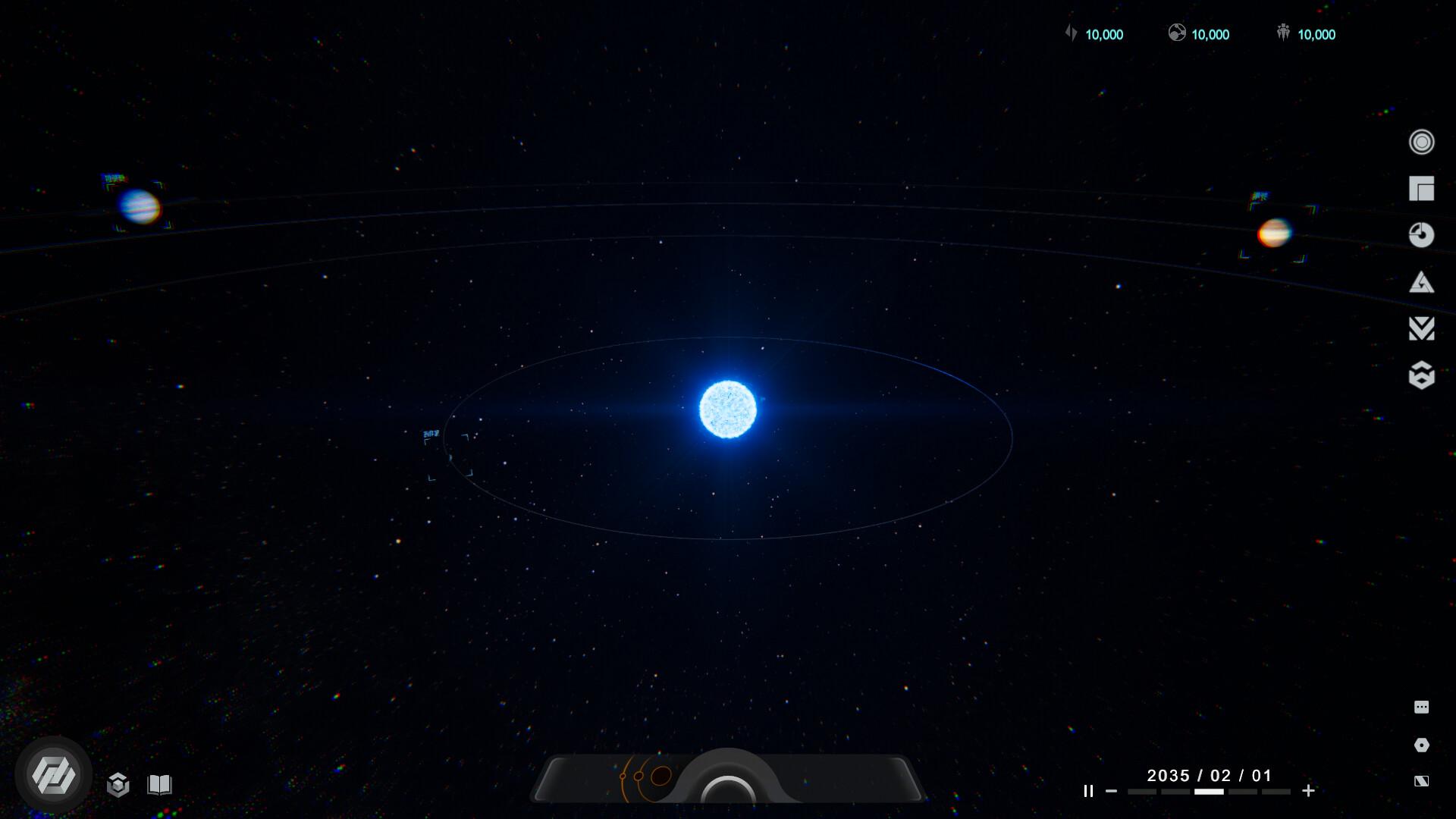Open the stacked hexagon panel icon
Image resolution: width=1456 pixels, height=819 pixels.
1423,375
